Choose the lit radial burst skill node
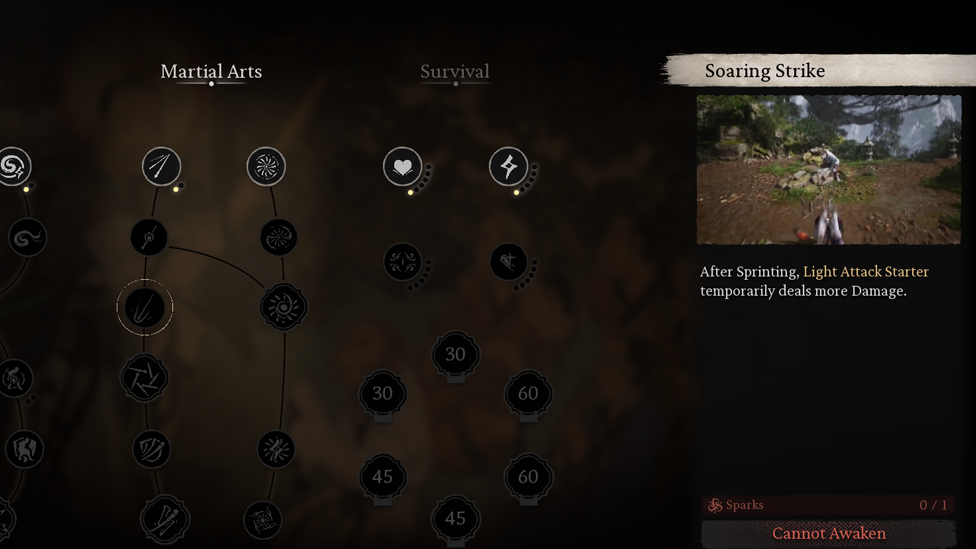 click(266, 167)
